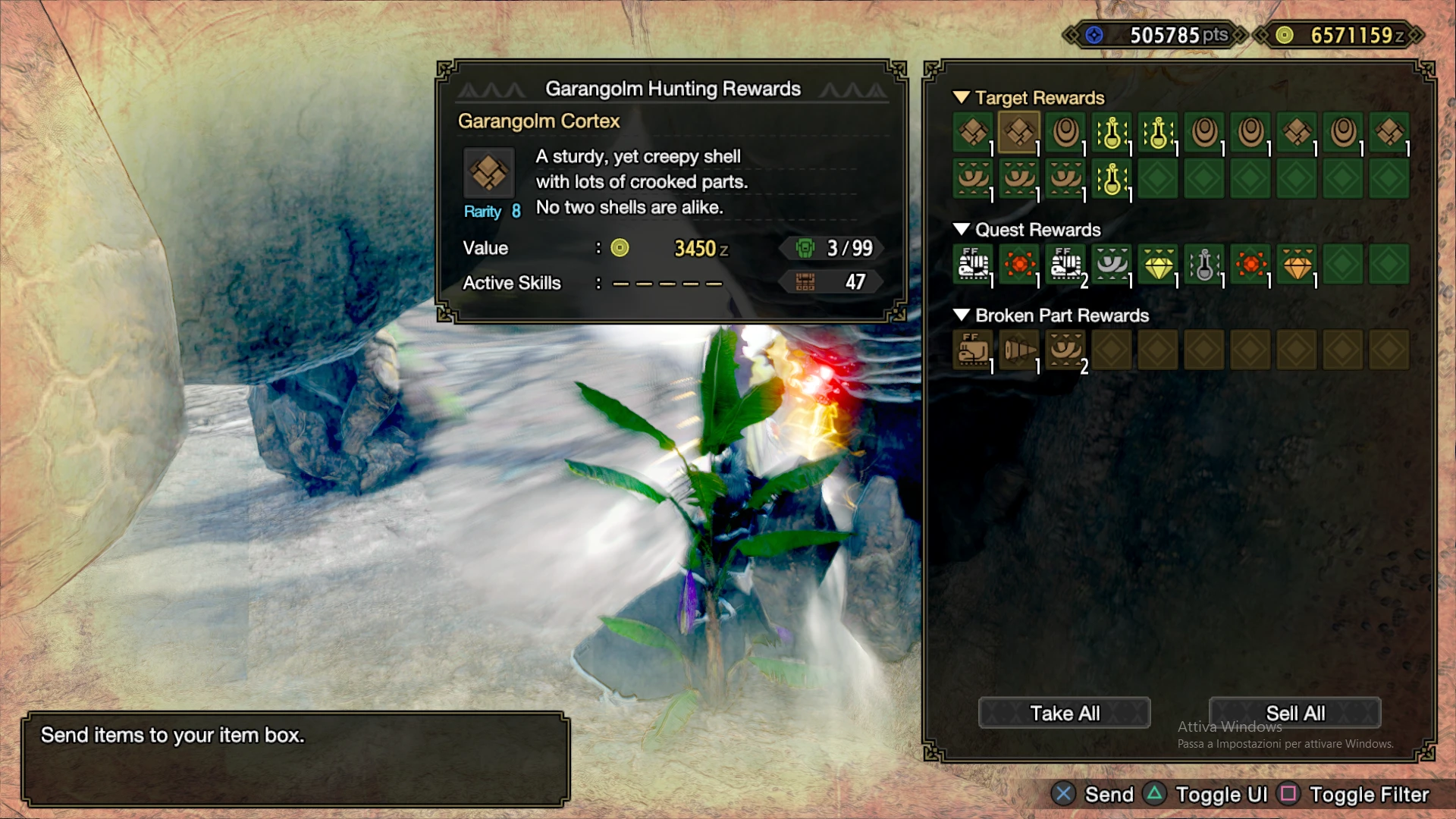Select the FF ticket icon under Quest Rewards
Image resolution: width=1456 pixels, height=819 pixels.
973,265
